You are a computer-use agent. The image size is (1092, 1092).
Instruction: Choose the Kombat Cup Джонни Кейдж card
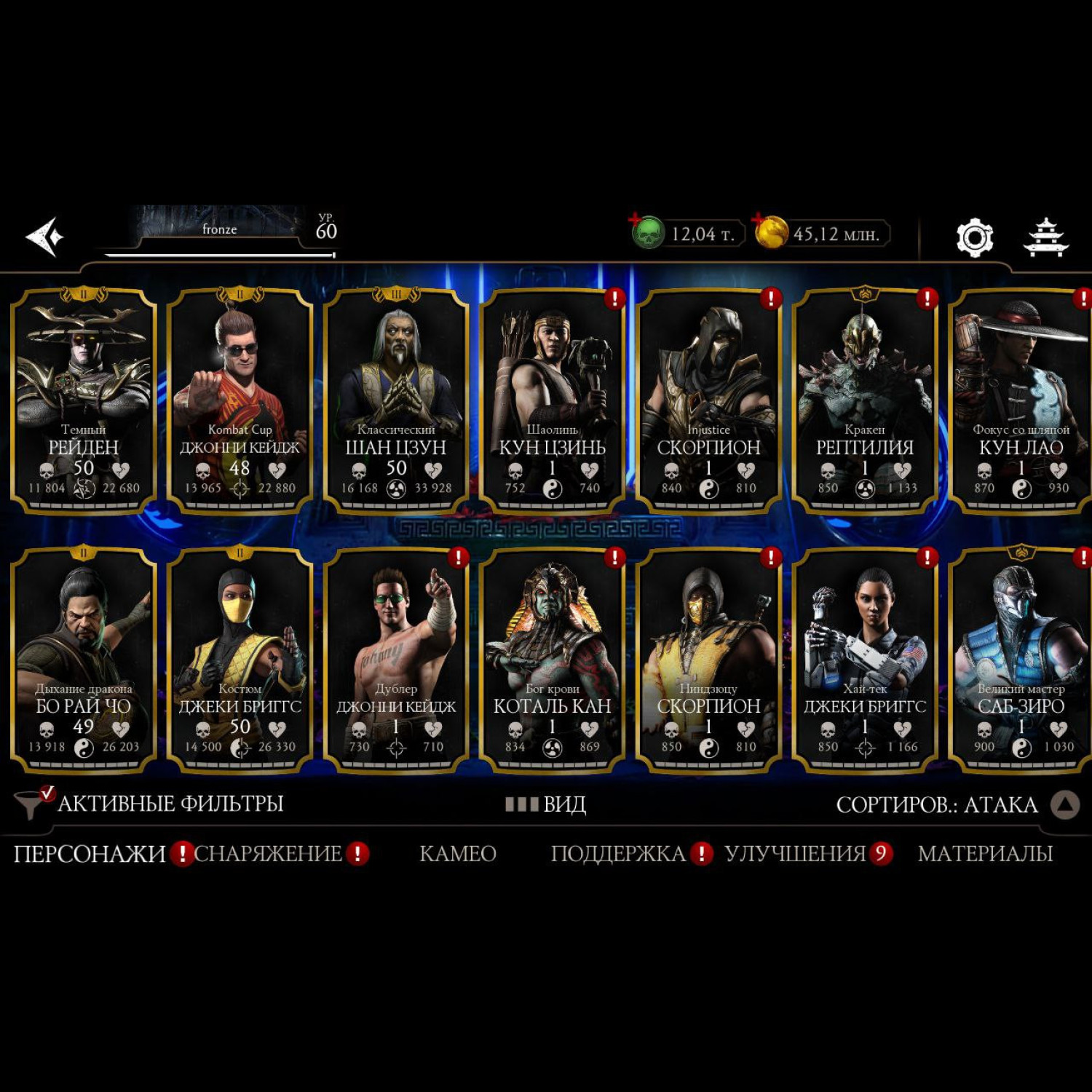tap(240, 400)
